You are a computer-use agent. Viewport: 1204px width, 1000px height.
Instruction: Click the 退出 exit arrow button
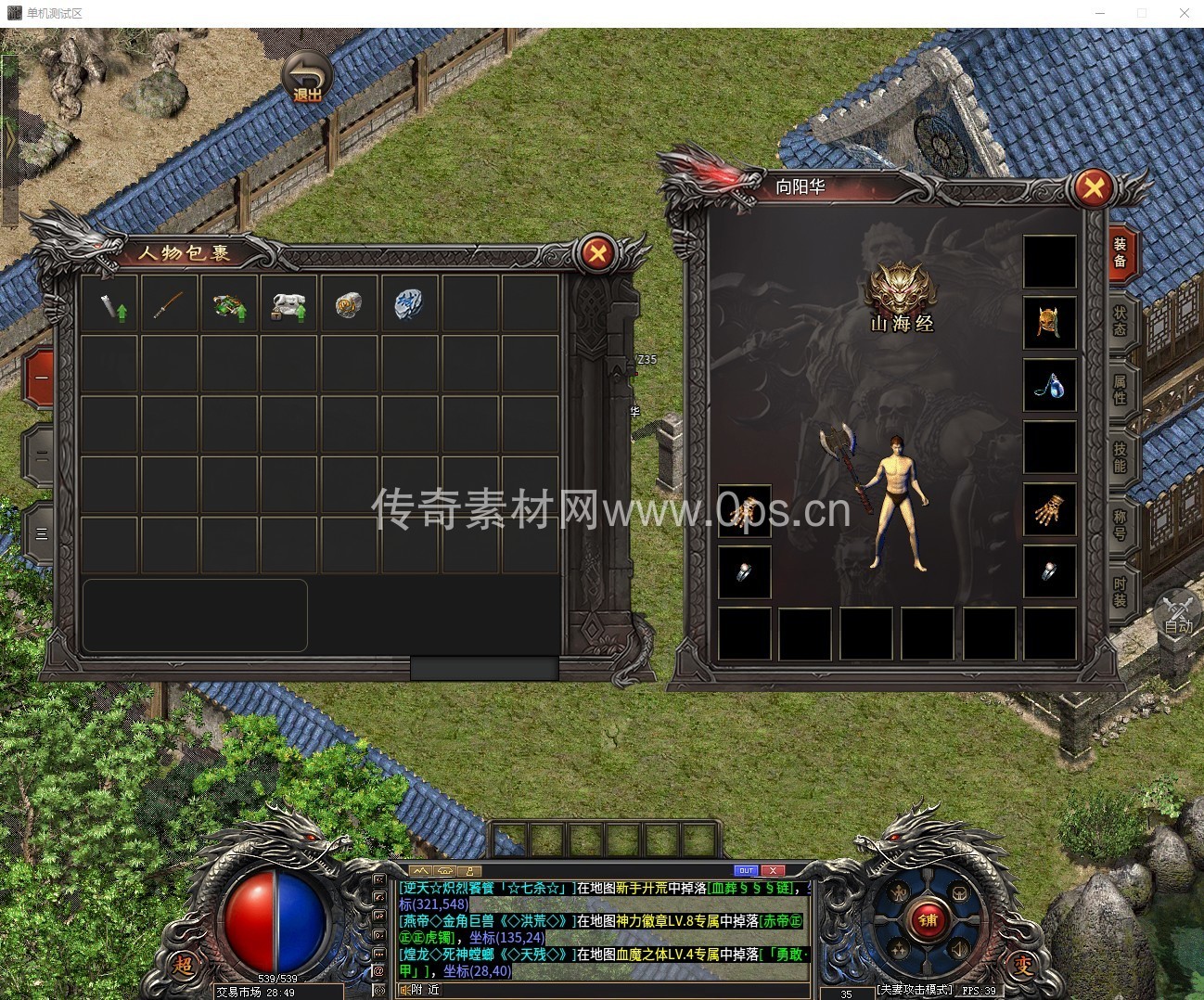(307, 77)
